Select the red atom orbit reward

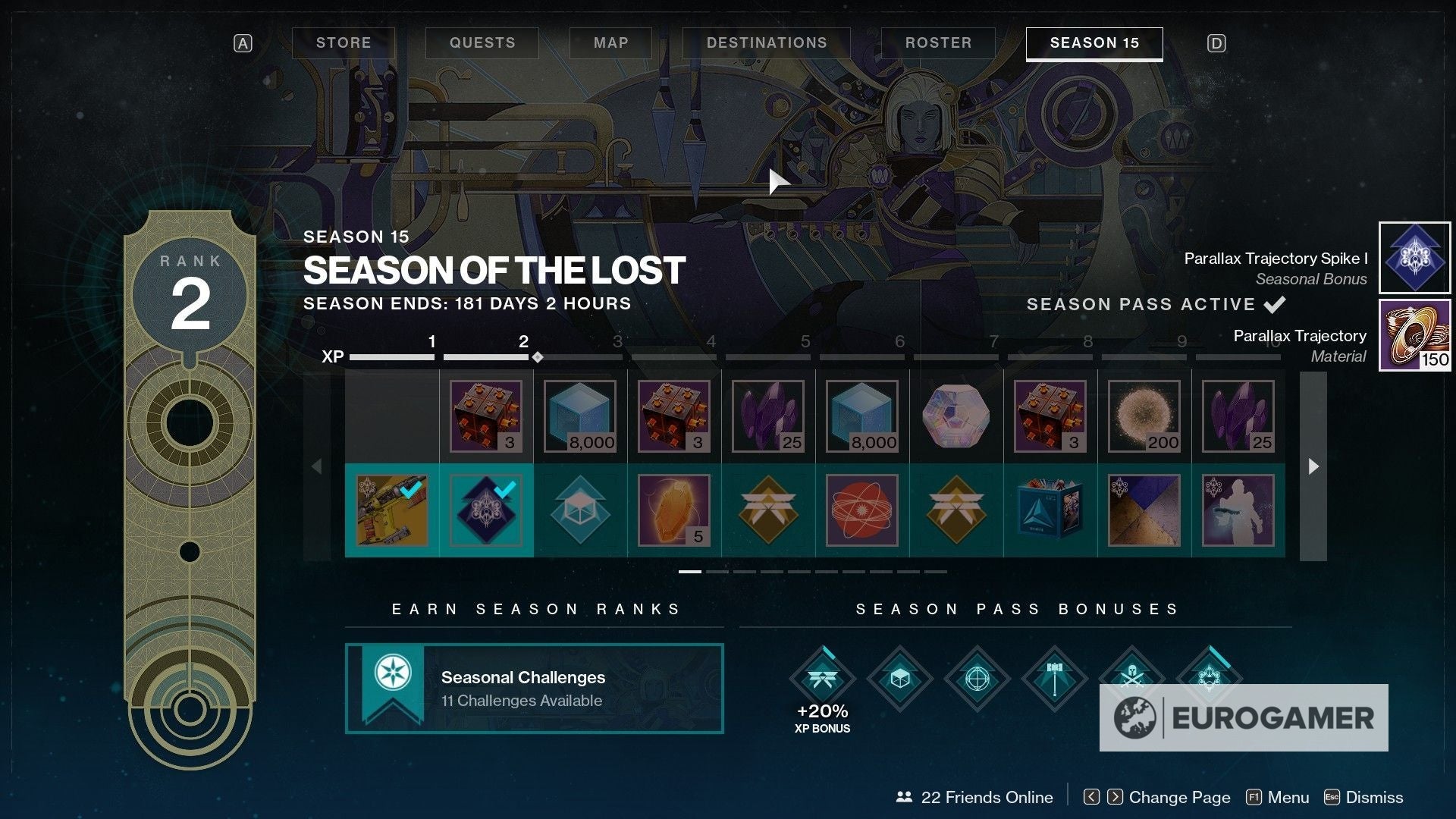click(x=862, y=510)
